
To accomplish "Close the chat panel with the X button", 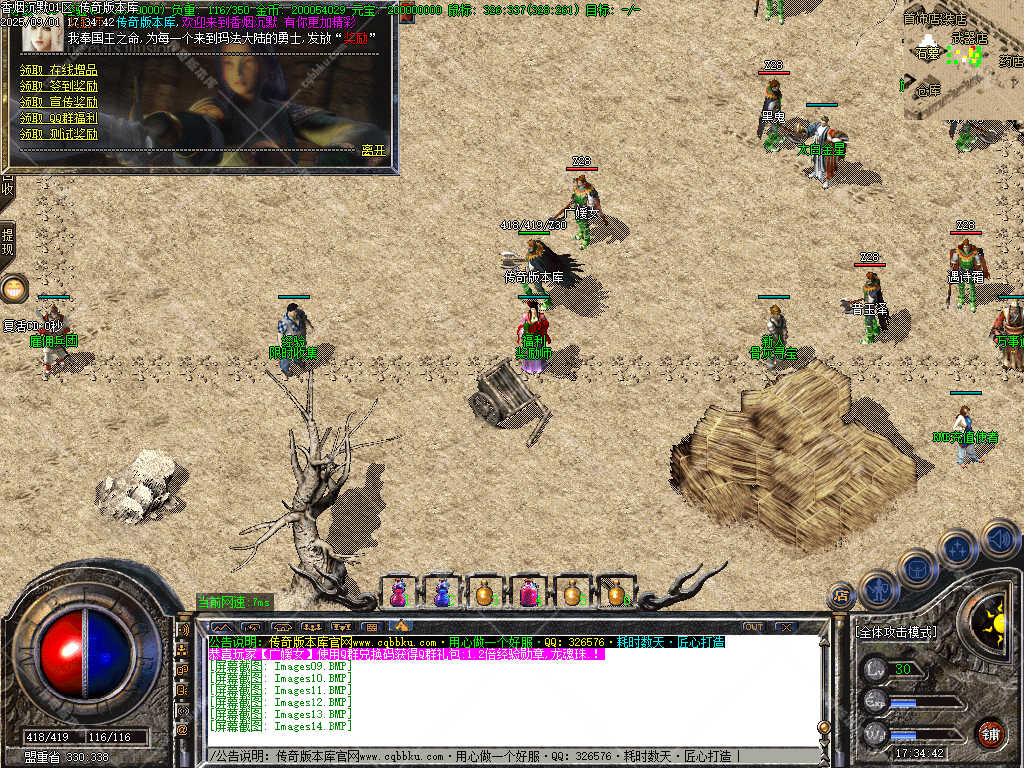I will pyautogui.click(x=786, y=627).
